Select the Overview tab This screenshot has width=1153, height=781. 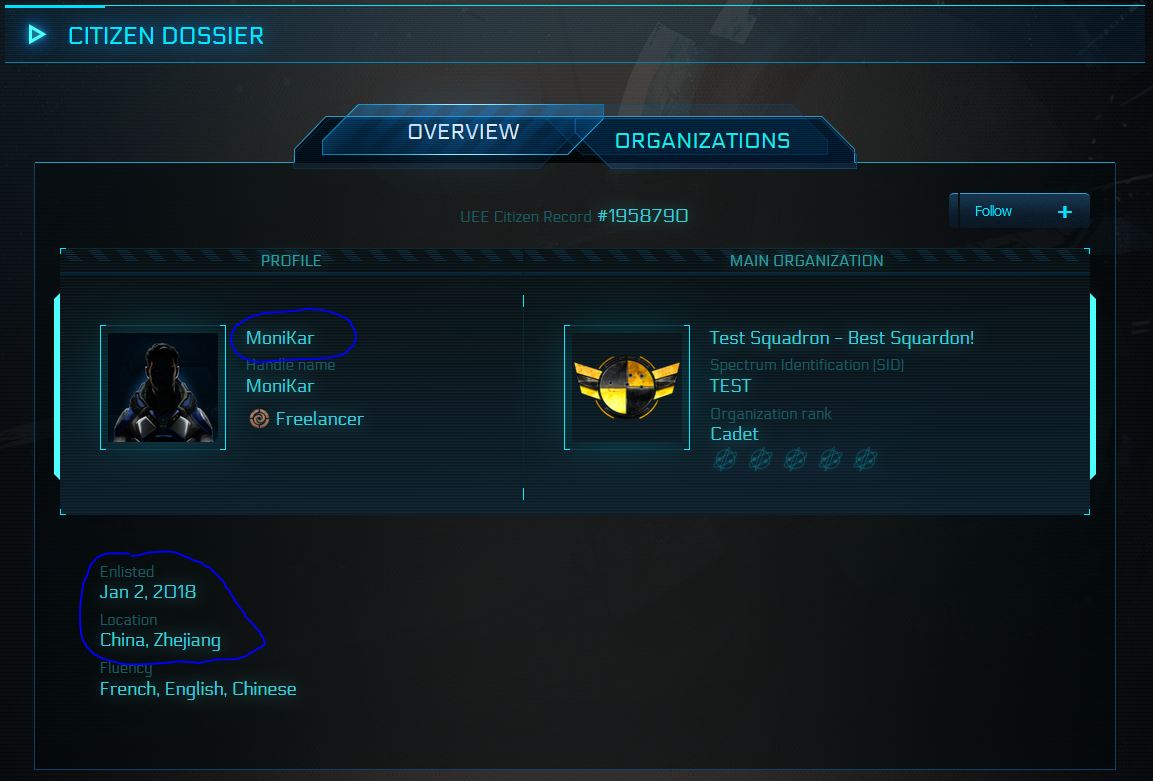click(x=463, y=132)
